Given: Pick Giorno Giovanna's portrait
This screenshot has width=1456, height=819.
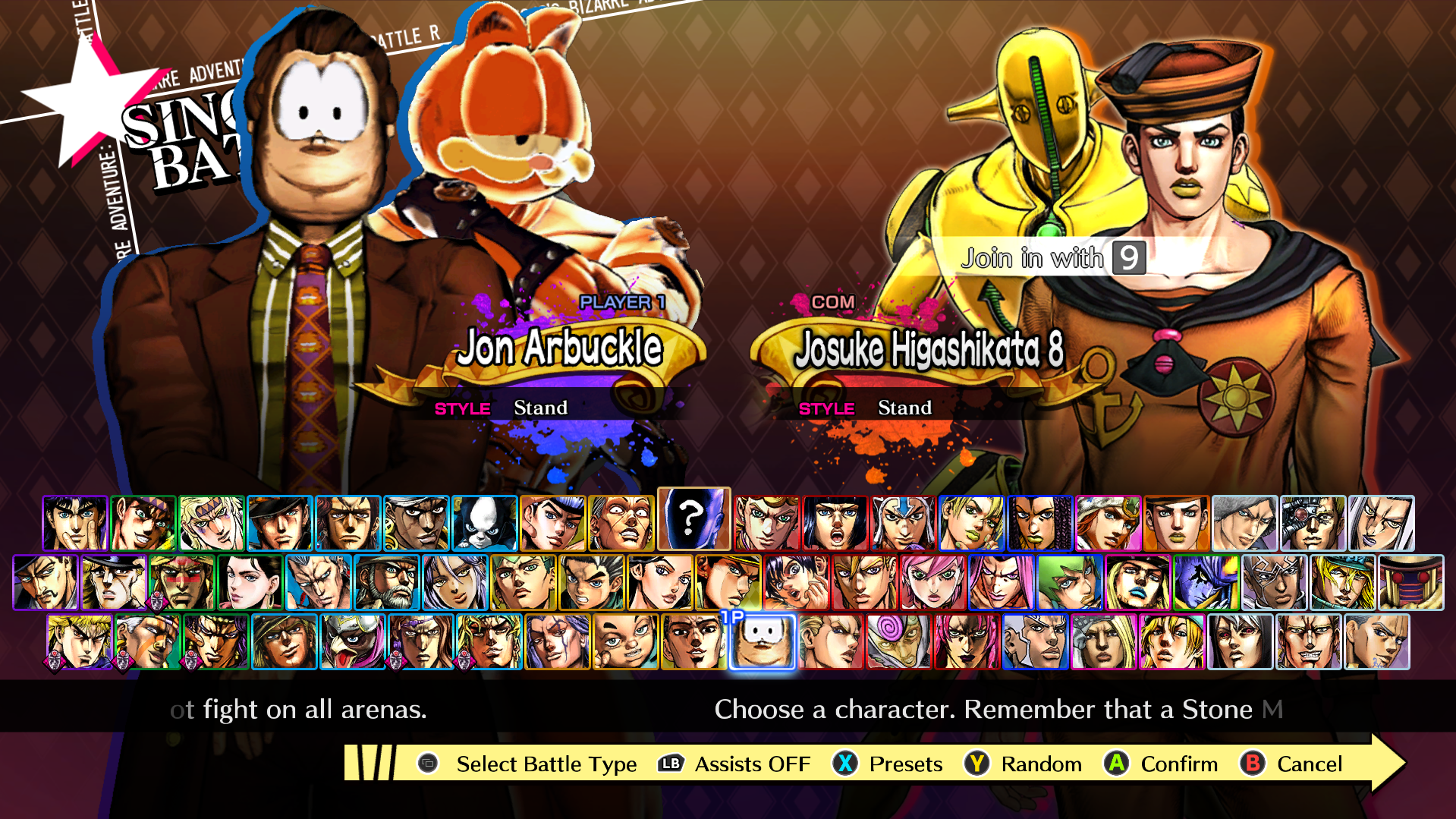Looking at the screenshot, I should click(x=767, y=523).
